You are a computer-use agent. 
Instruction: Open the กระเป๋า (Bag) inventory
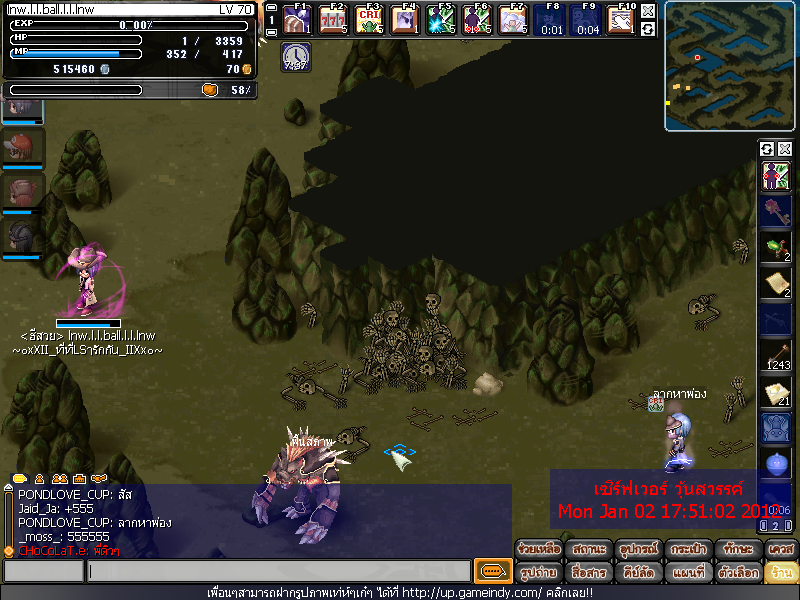pyautogui.click(x=686, y=550)
